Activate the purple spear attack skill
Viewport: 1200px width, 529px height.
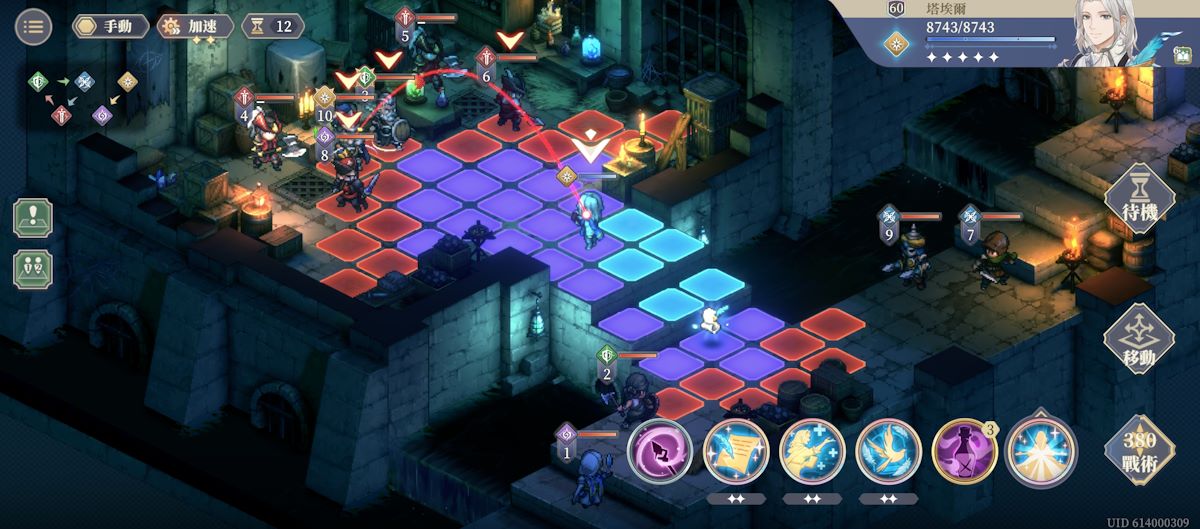pyautogui.click(x=660, y=452)
